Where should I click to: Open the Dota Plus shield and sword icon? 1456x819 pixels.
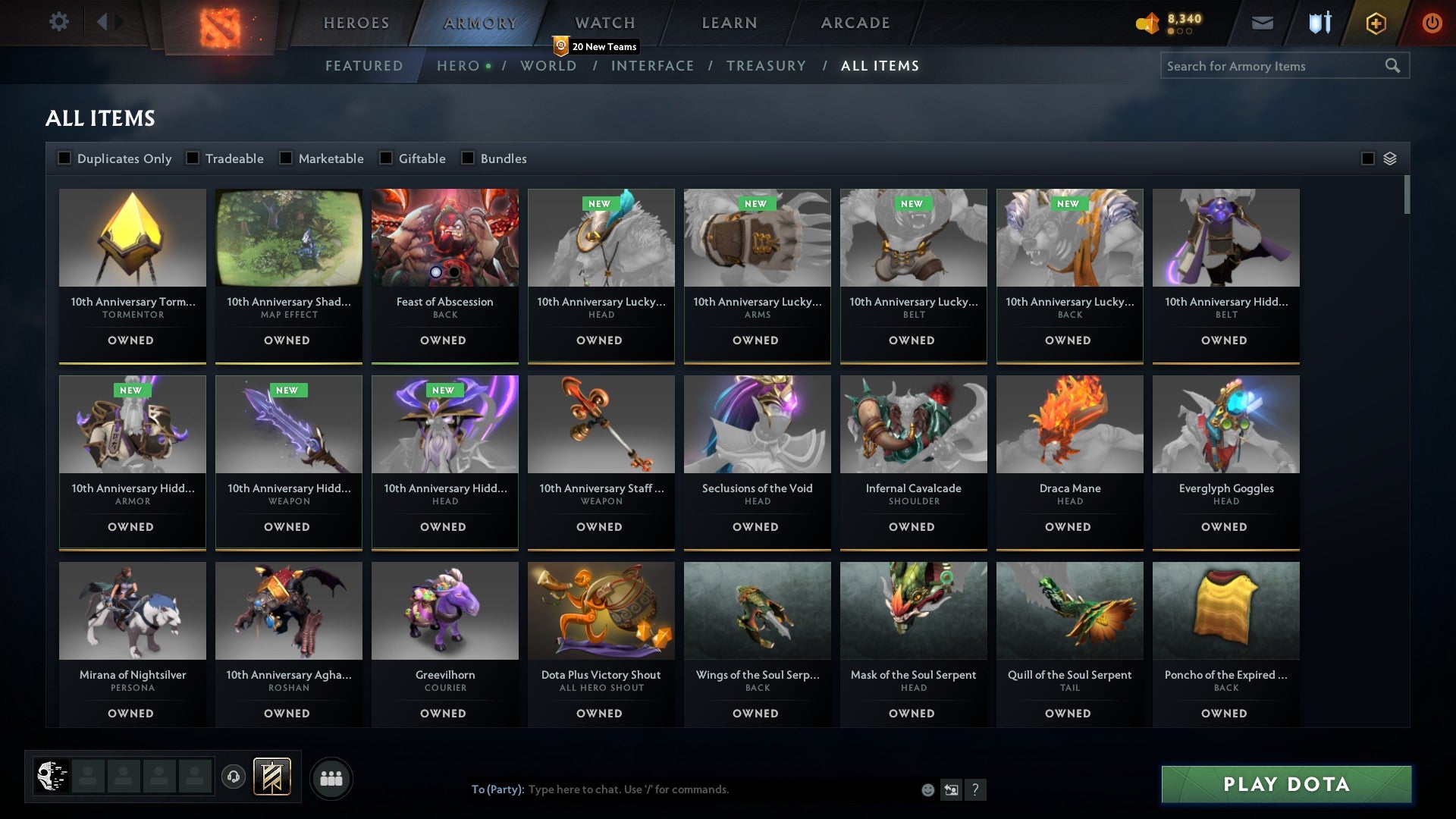pos(1319,23)
